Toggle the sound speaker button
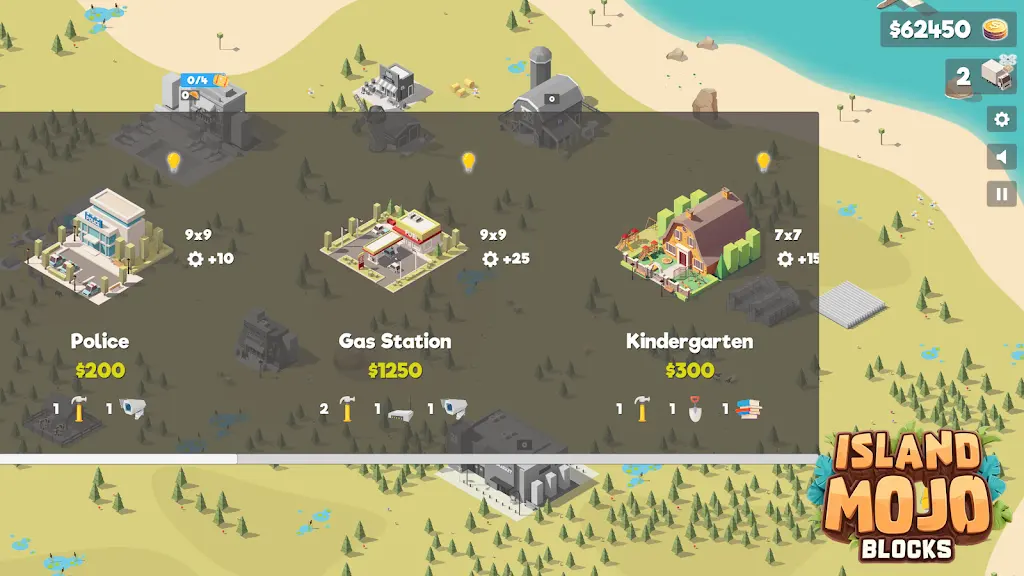 pyautogui.click(x=1001, y=157)
